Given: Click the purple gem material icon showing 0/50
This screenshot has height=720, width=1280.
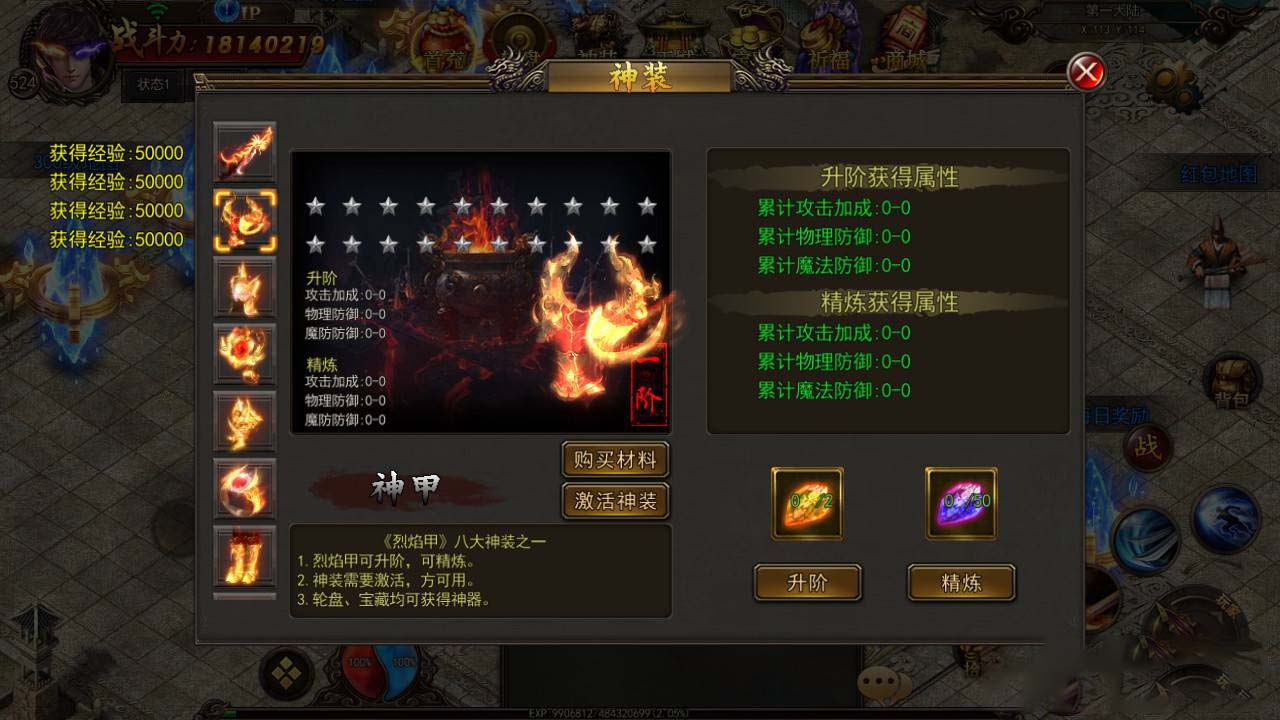Looking at the screenshot, I should [961, 503].
